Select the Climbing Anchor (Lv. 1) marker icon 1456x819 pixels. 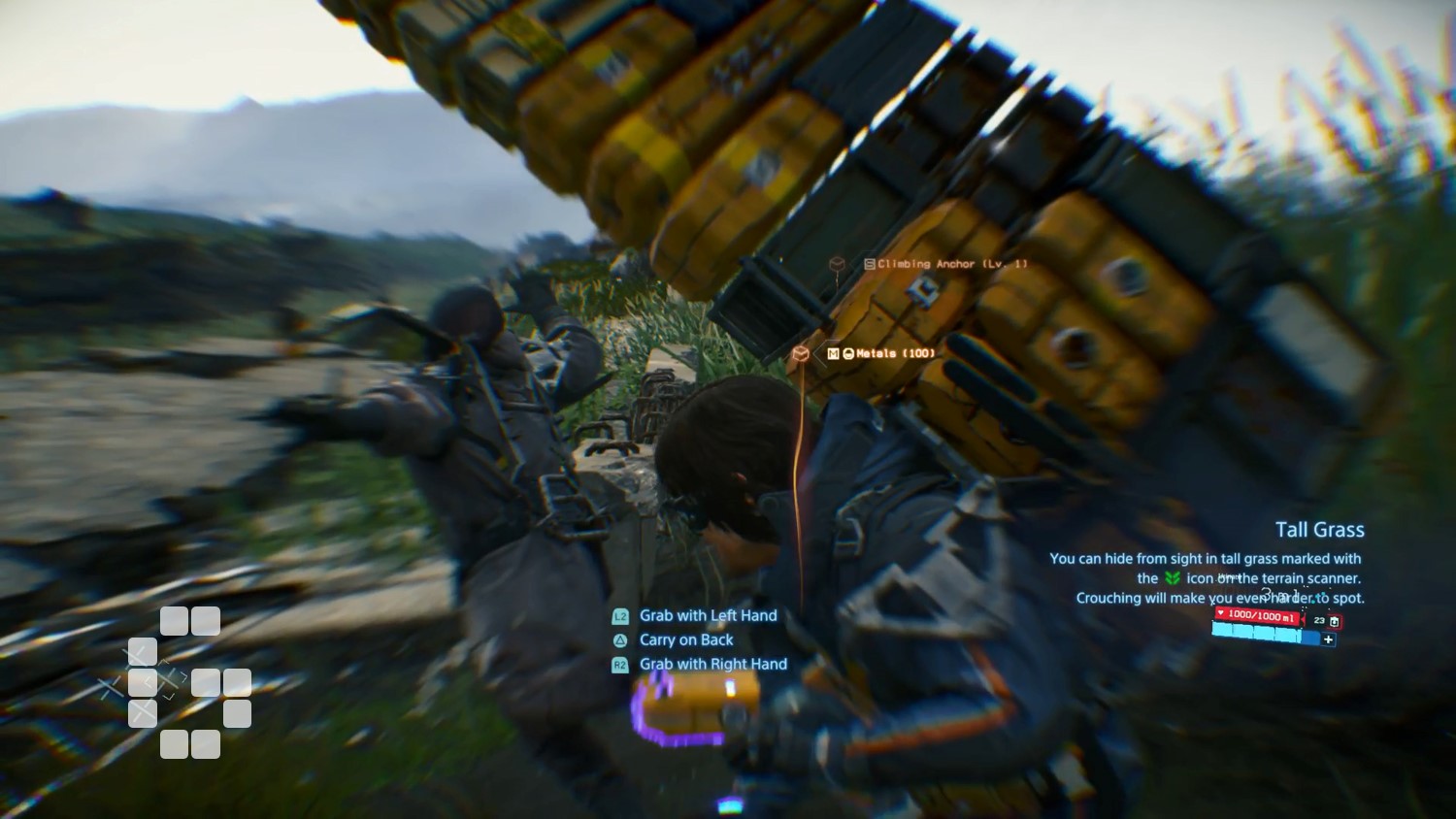pos(837,264)
